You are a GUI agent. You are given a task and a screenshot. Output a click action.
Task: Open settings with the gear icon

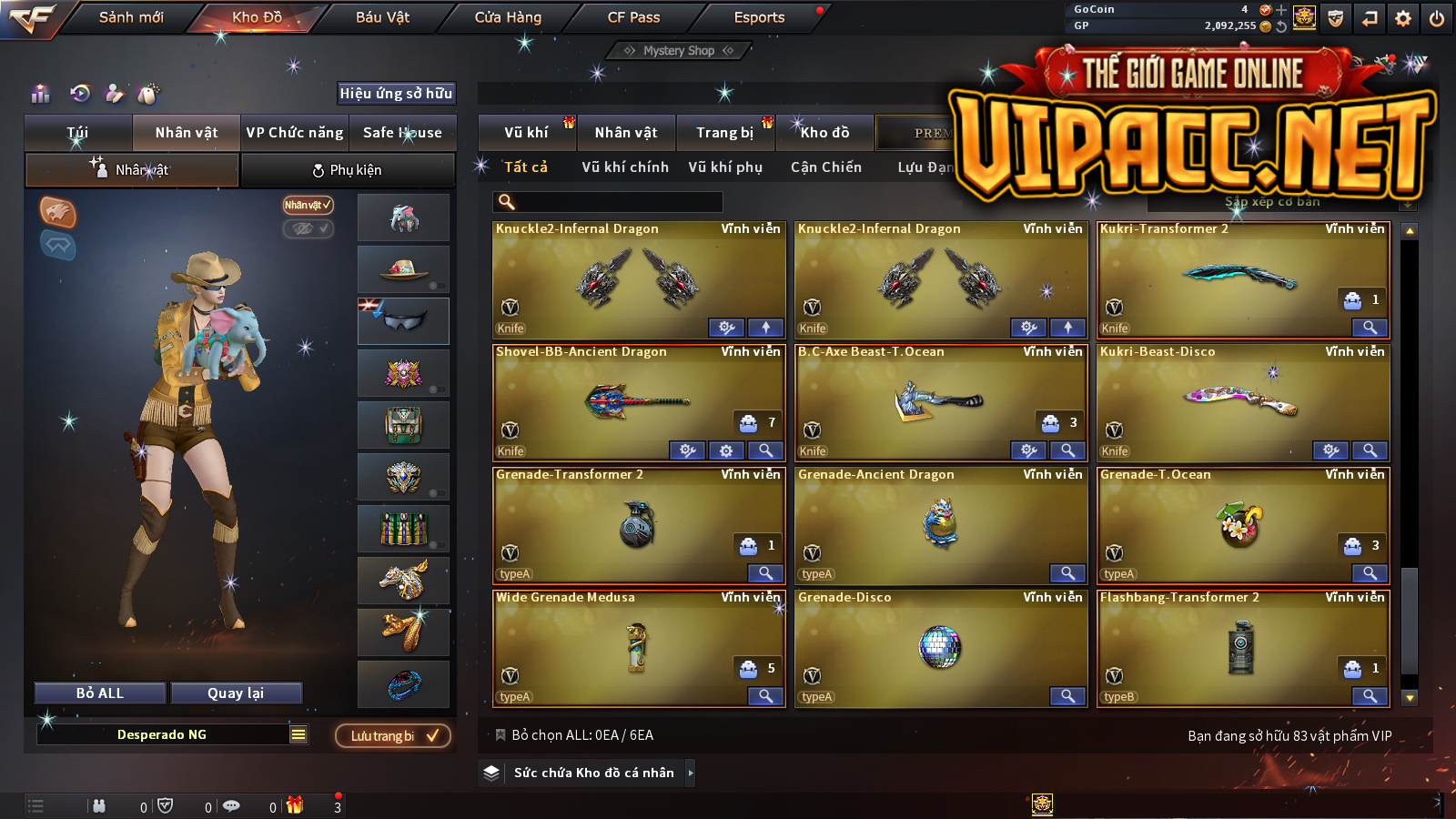(x=1403, y=18)
